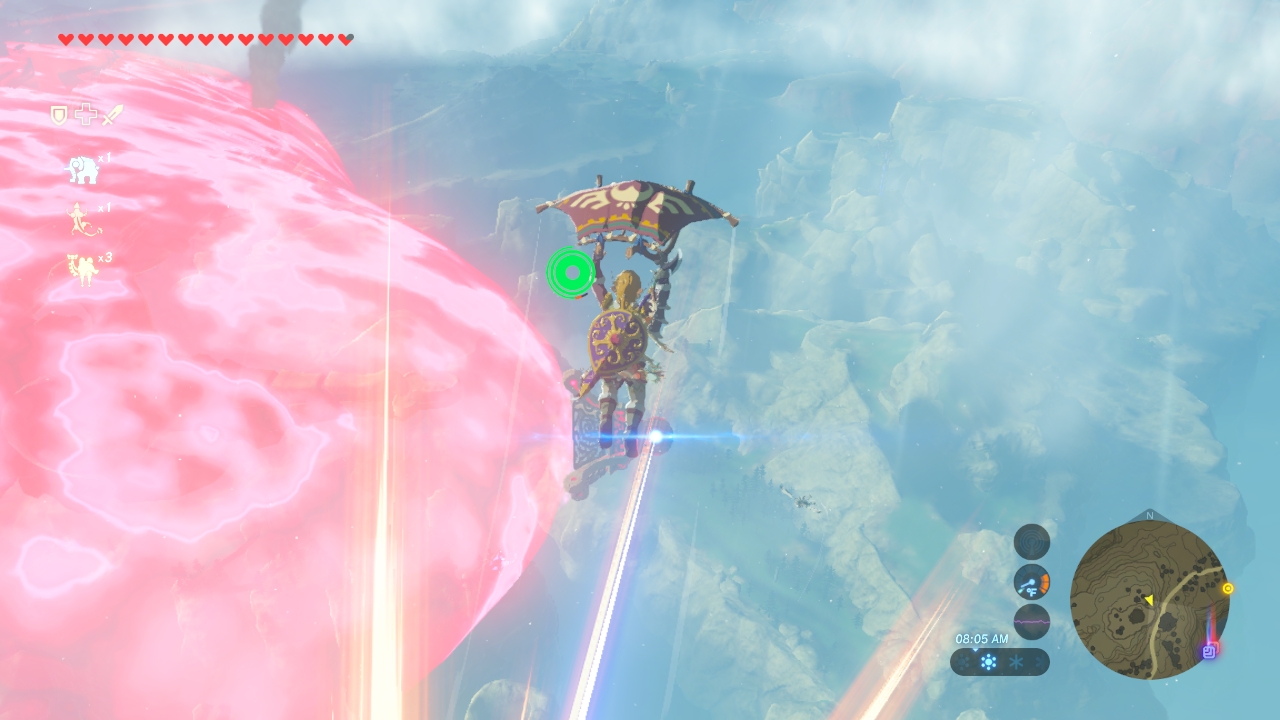The width and height of the screenshot is (1280, 720).
Task: Select the shield quick-menu icon
Action: pos(59,116)
